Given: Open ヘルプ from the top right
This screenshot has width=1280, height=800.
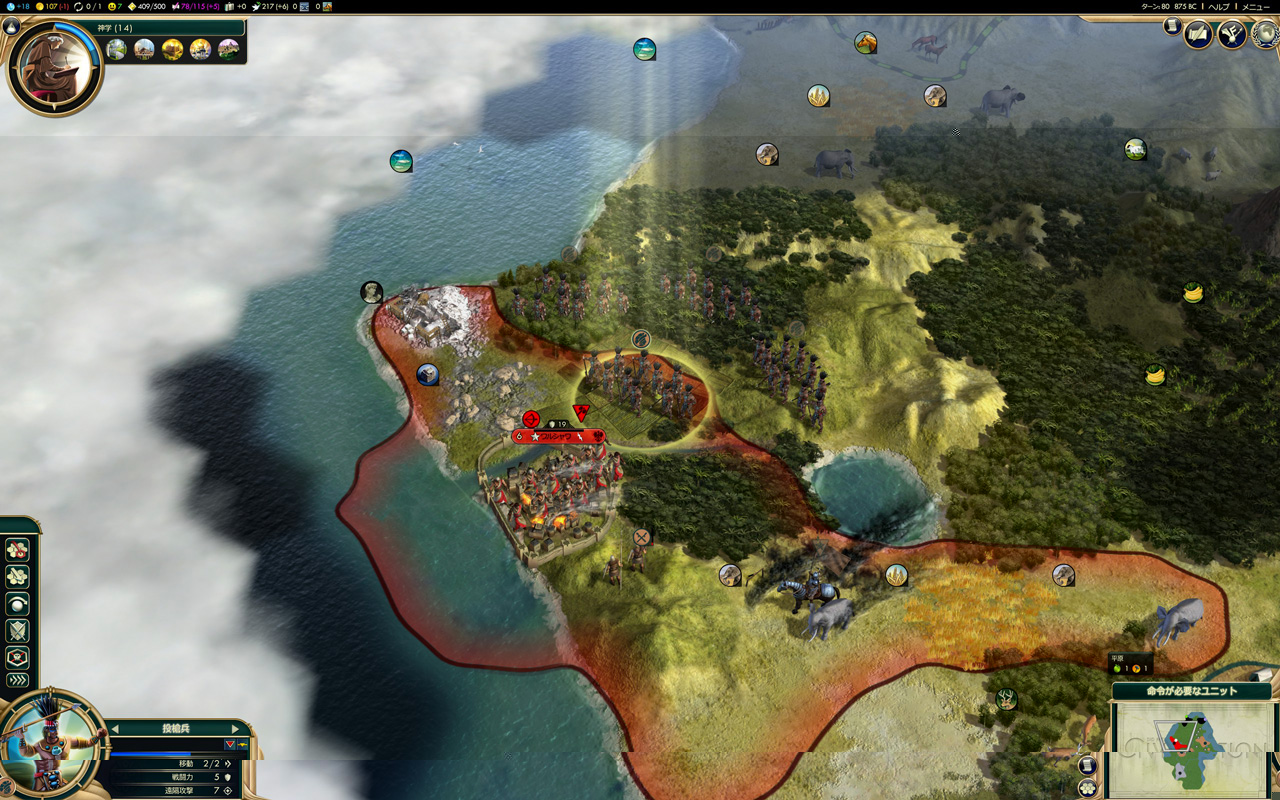Looking at the screenshot, I should 1219,7.
